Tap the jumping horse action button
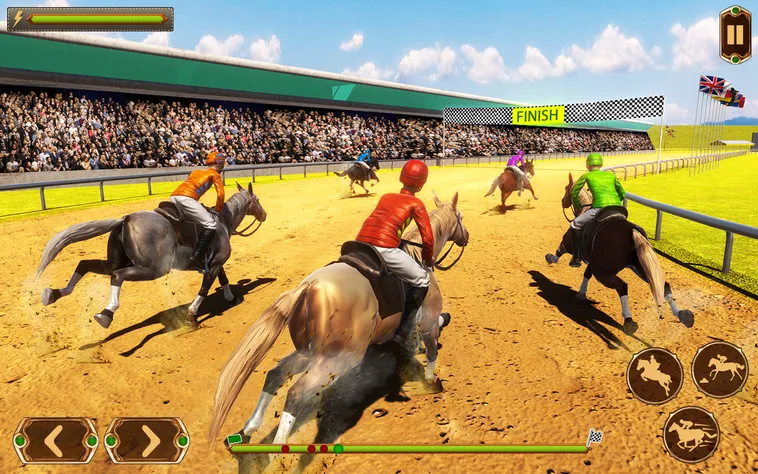The image size is (758, 474). pyautogui.click(x=655, y=376)
